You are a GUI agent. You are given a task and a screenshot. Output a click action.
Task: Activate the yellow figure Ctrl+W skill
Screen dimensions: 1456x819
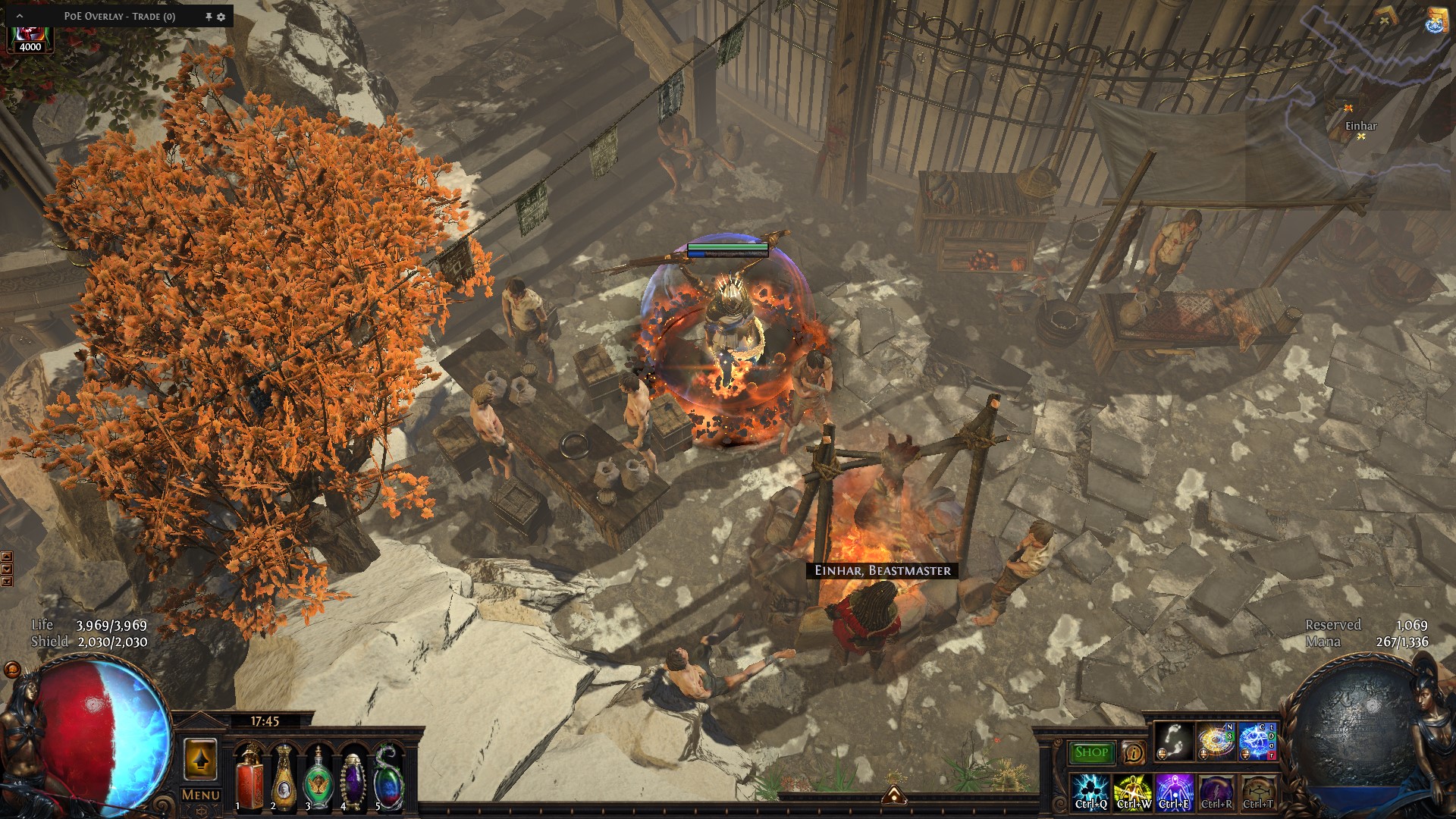tap(1133, 792)
